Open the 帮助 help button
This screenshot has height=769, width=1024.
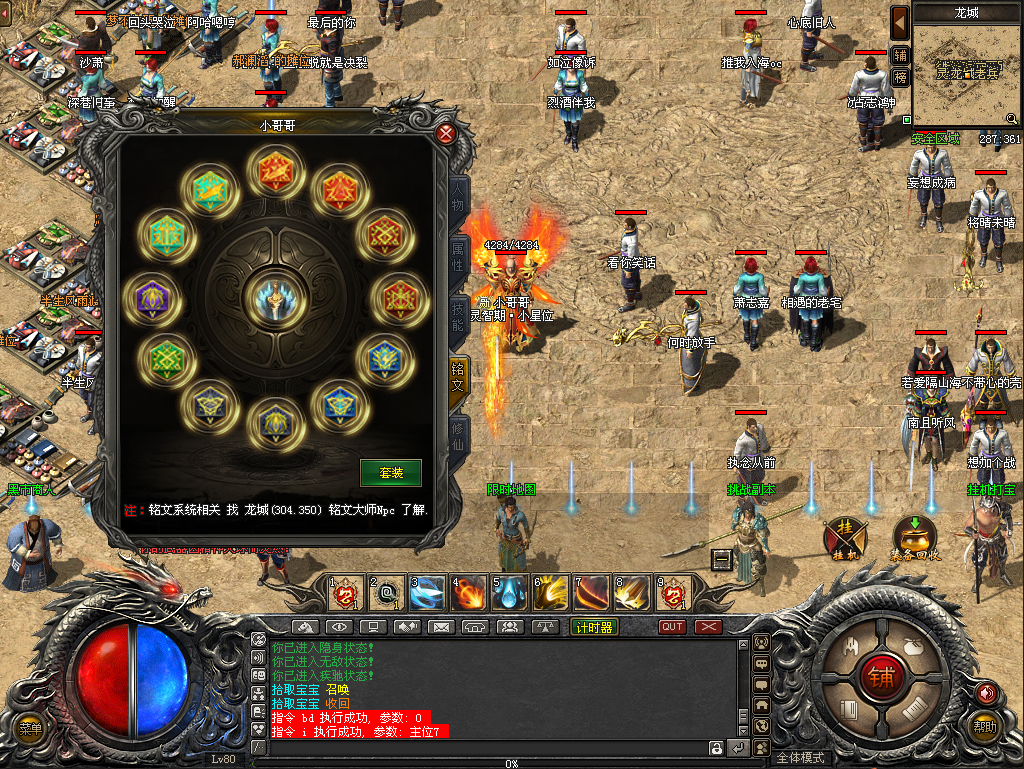tap(986, 727)
